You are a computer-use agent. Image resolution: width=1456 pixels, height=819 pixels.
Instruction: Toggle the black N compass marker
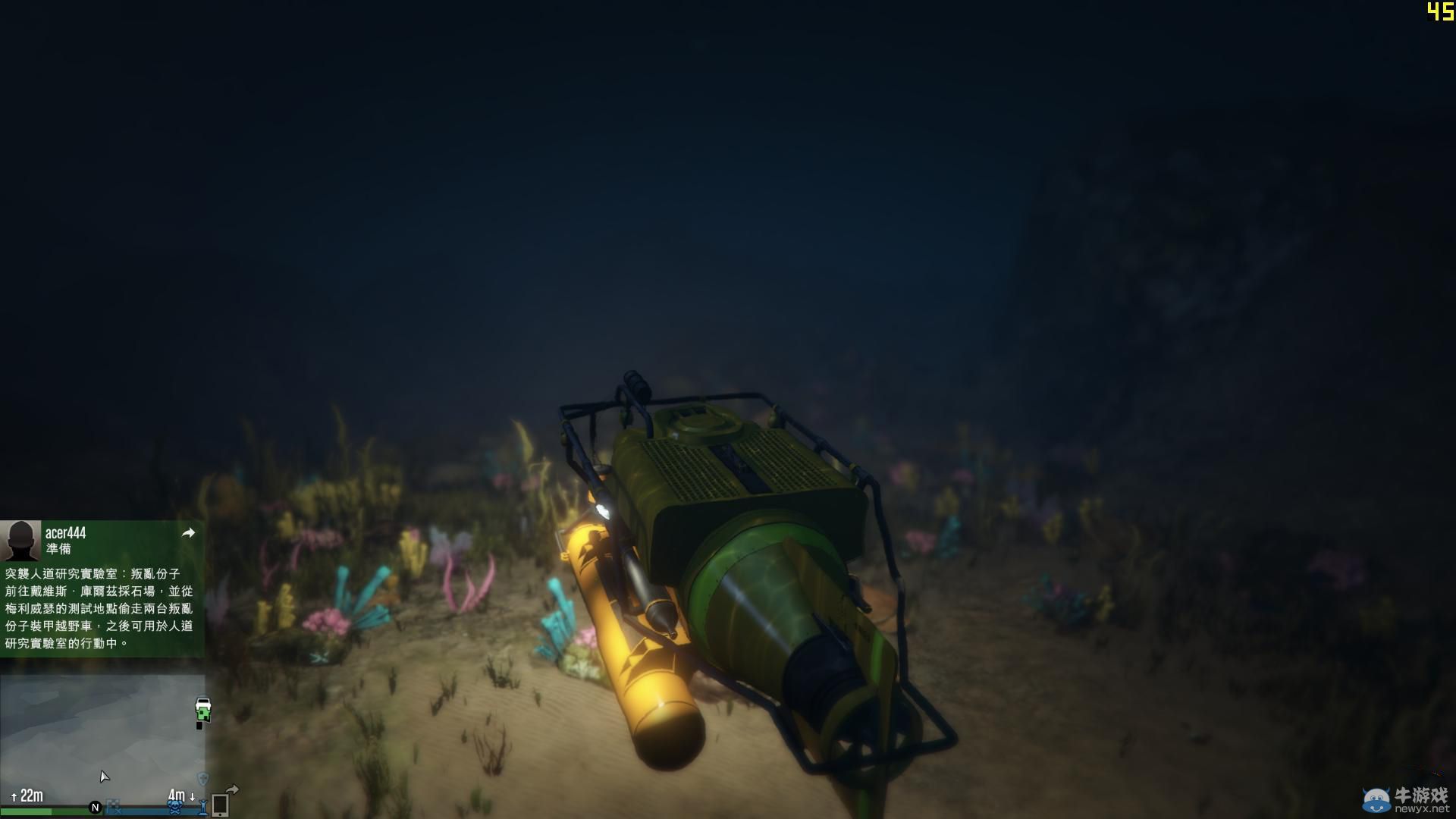coord(95,808)
